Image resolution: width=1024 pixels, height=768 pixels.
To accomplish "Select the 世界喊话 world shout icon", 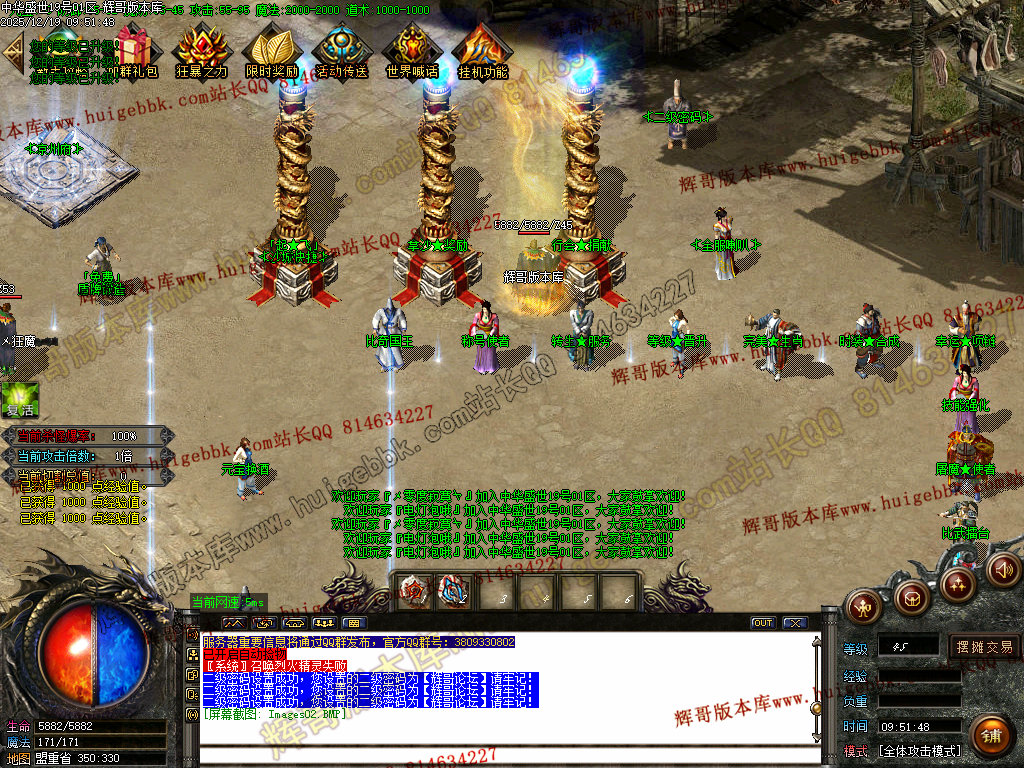I will click(x=411, y=50).
